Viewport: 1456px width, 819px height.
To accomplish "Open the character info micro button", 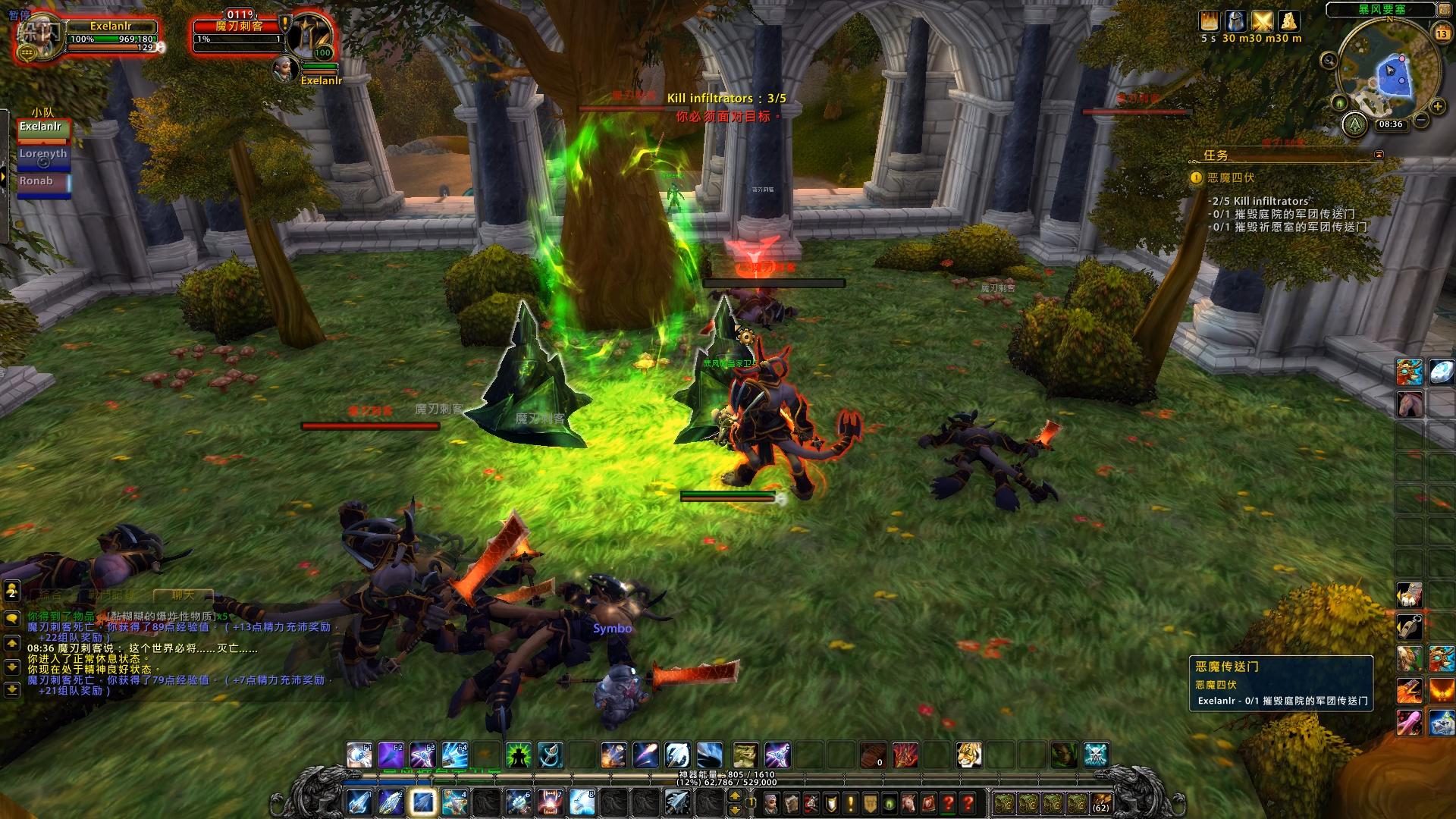I will (x=771, y=802).
